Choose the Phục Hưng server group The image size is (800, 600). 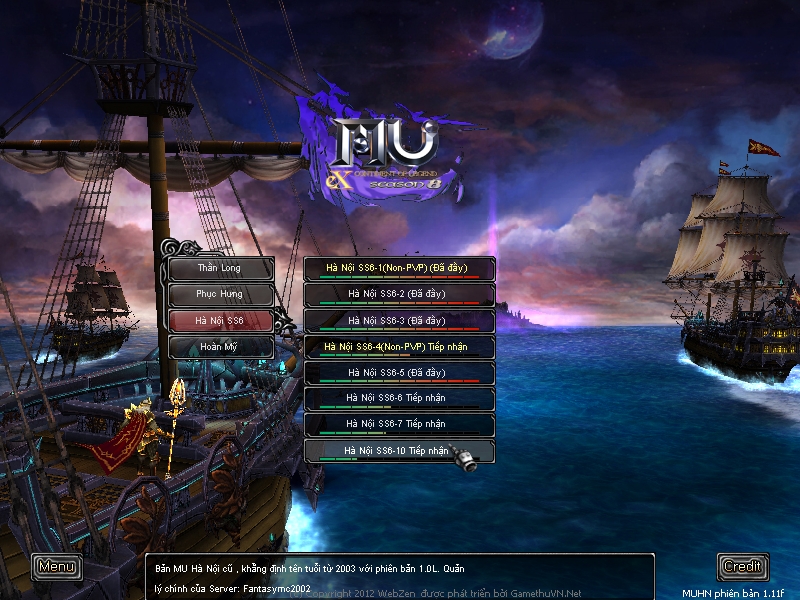point(220,294)
